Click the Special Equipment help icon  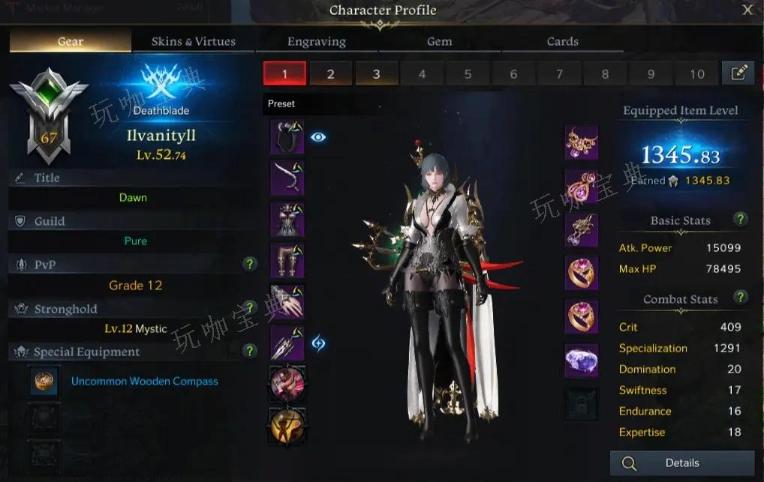tap(250, 351)
